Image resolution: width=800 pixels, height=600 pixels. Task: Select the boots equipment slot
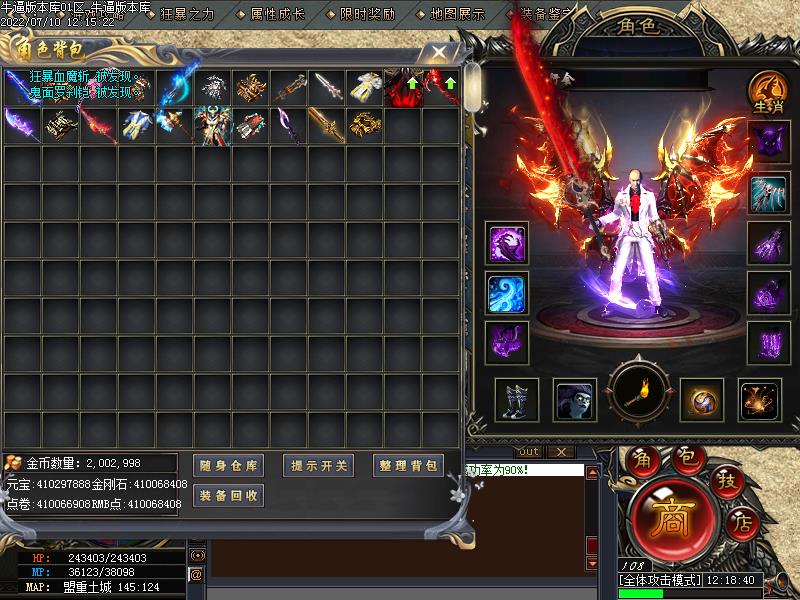pyautogui.click(x=516, y=400)
